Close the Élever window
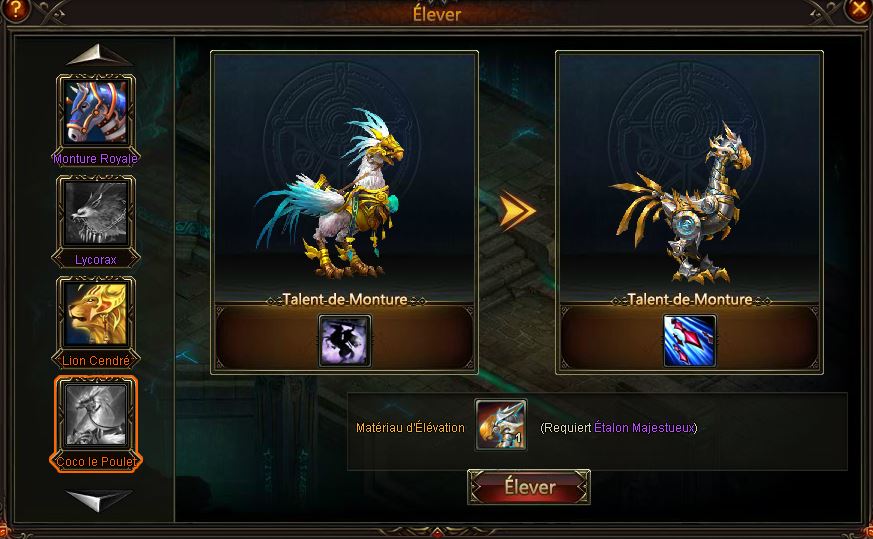The image size is (873, 539). (859, 9)
